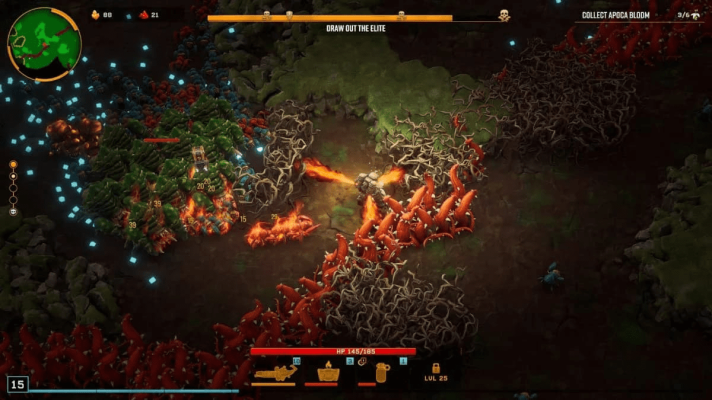Click the locked slot marked LVL 25
The height and width of the screenshot is (400, 712).
(x=435, y=371)
